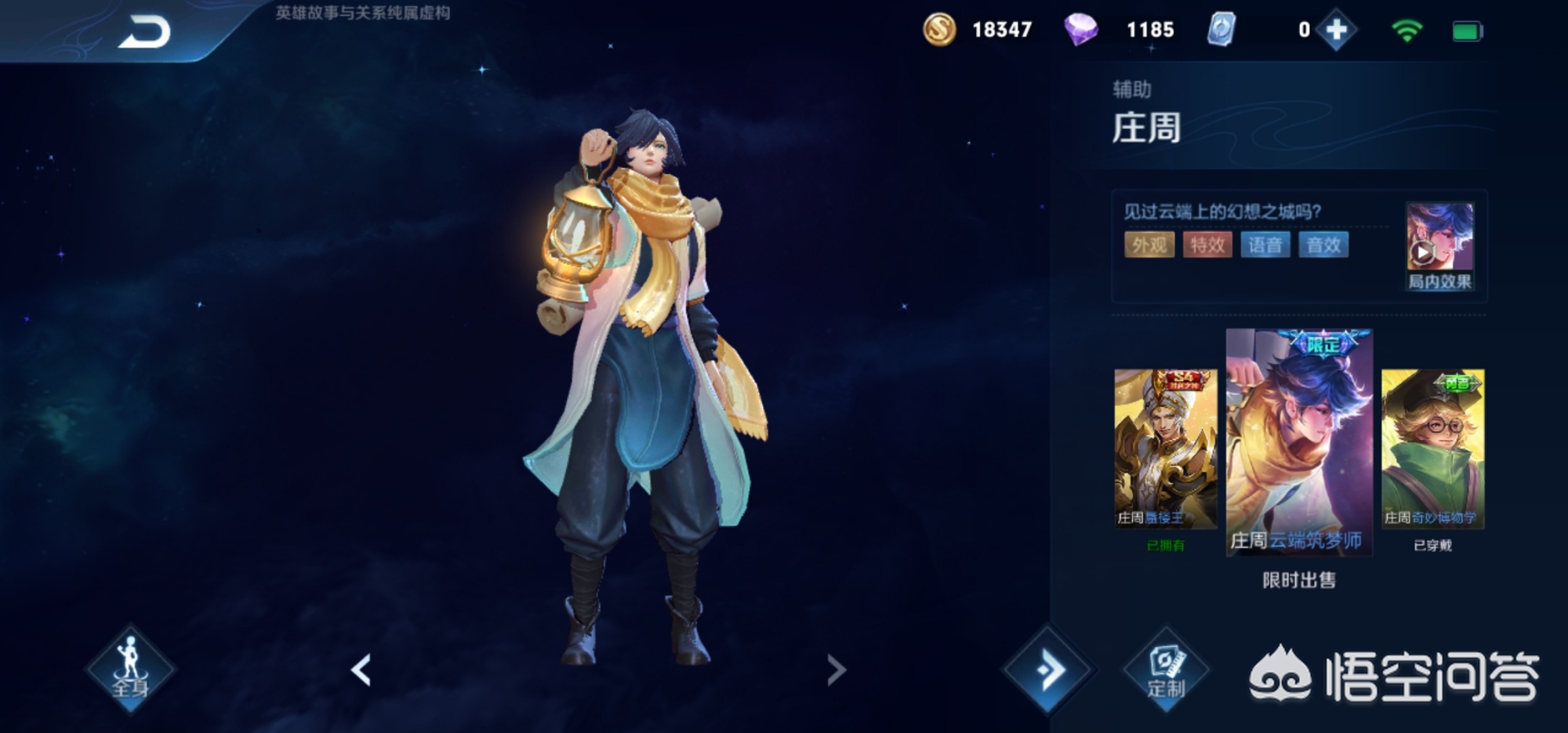This screenshot has height=733, width=1568.
Task: Switch to the next hero with right arrow
Action: point(837,670)
